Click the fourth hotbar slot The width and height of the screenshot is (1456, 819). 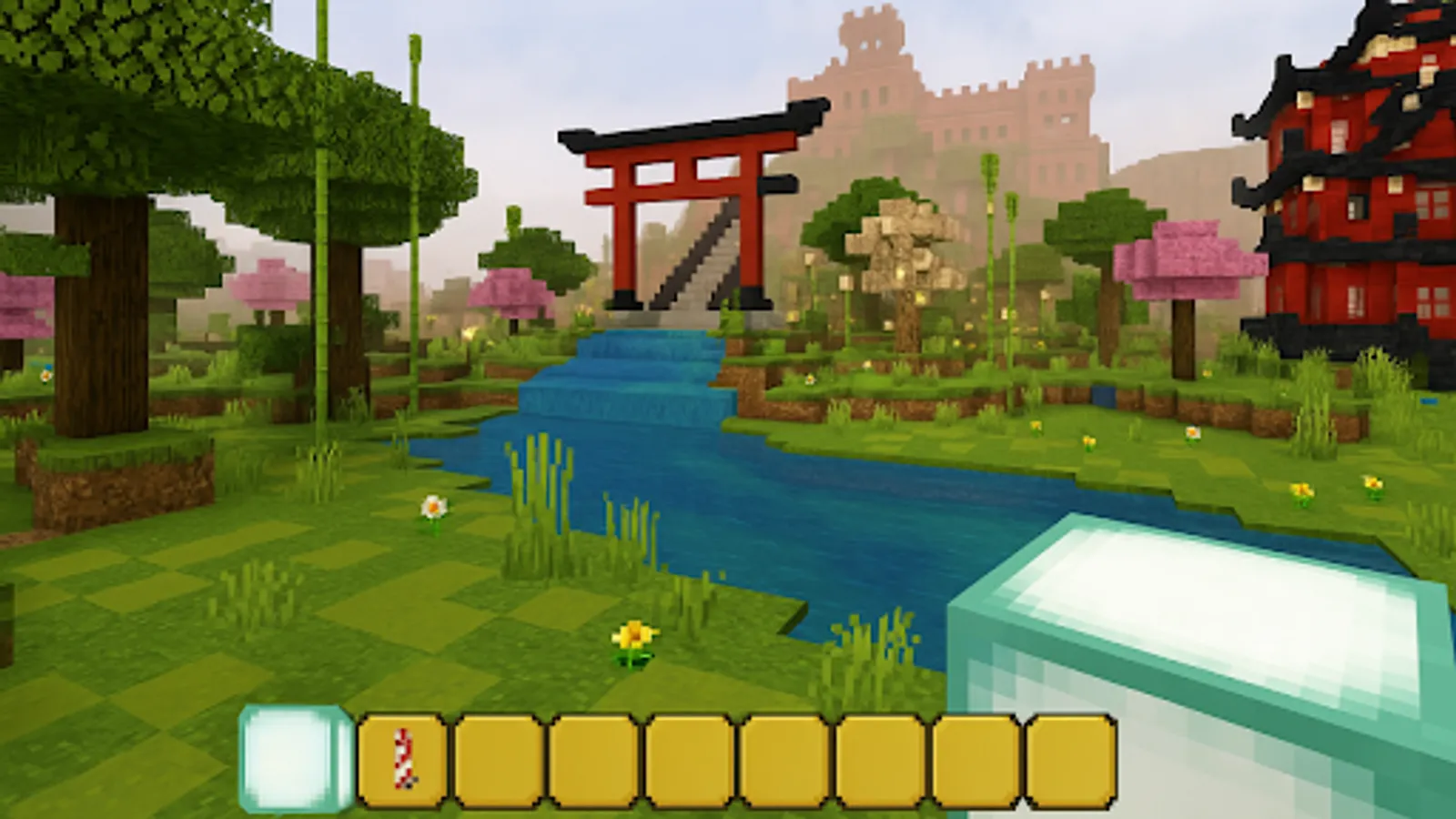click(x=593, y=757)
